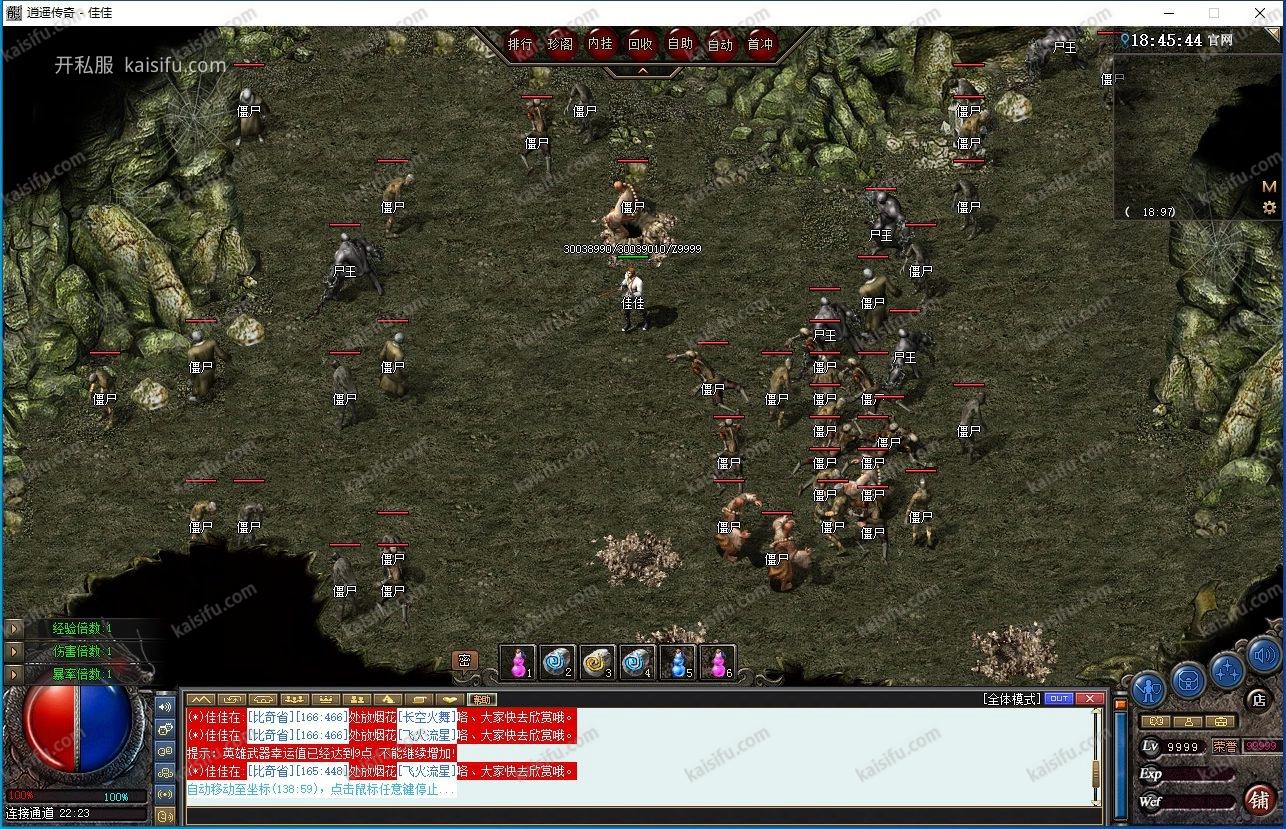Click the 密 button beside the hotbar
The height and width of the screenshot is (829, 1286).
point(464,661)
